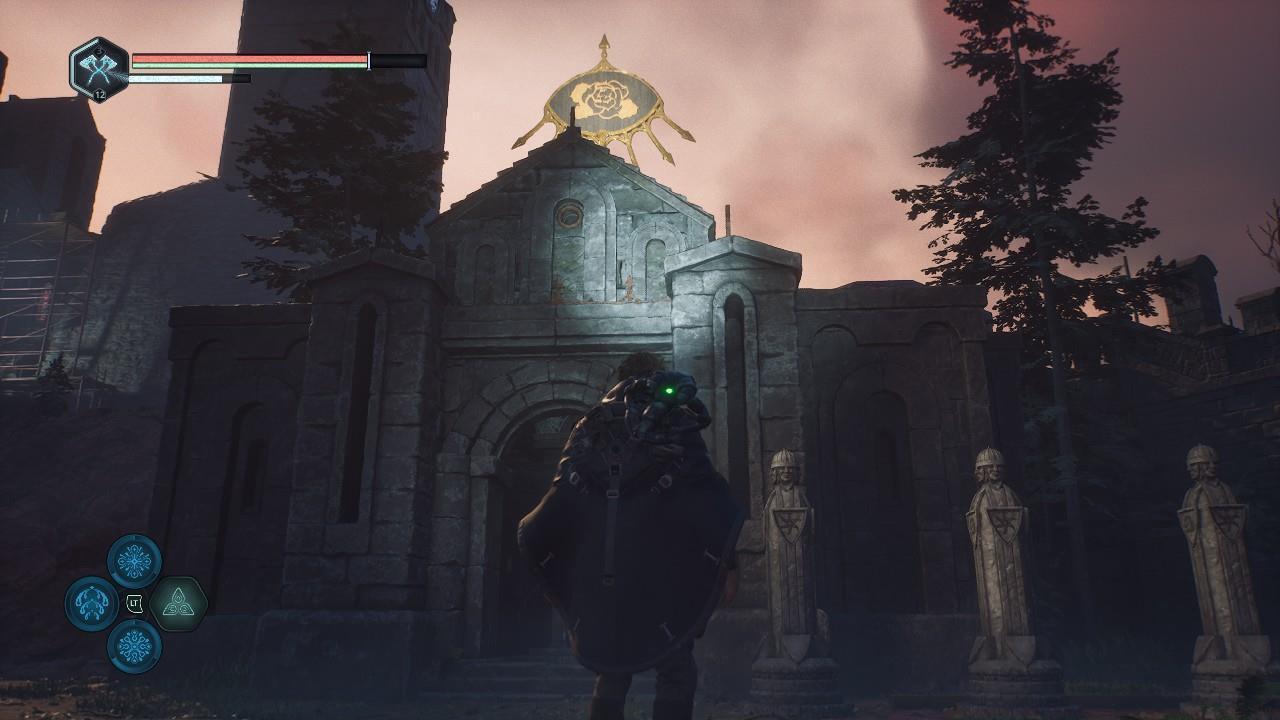Select the left water droplets module icon

point(89,604)
